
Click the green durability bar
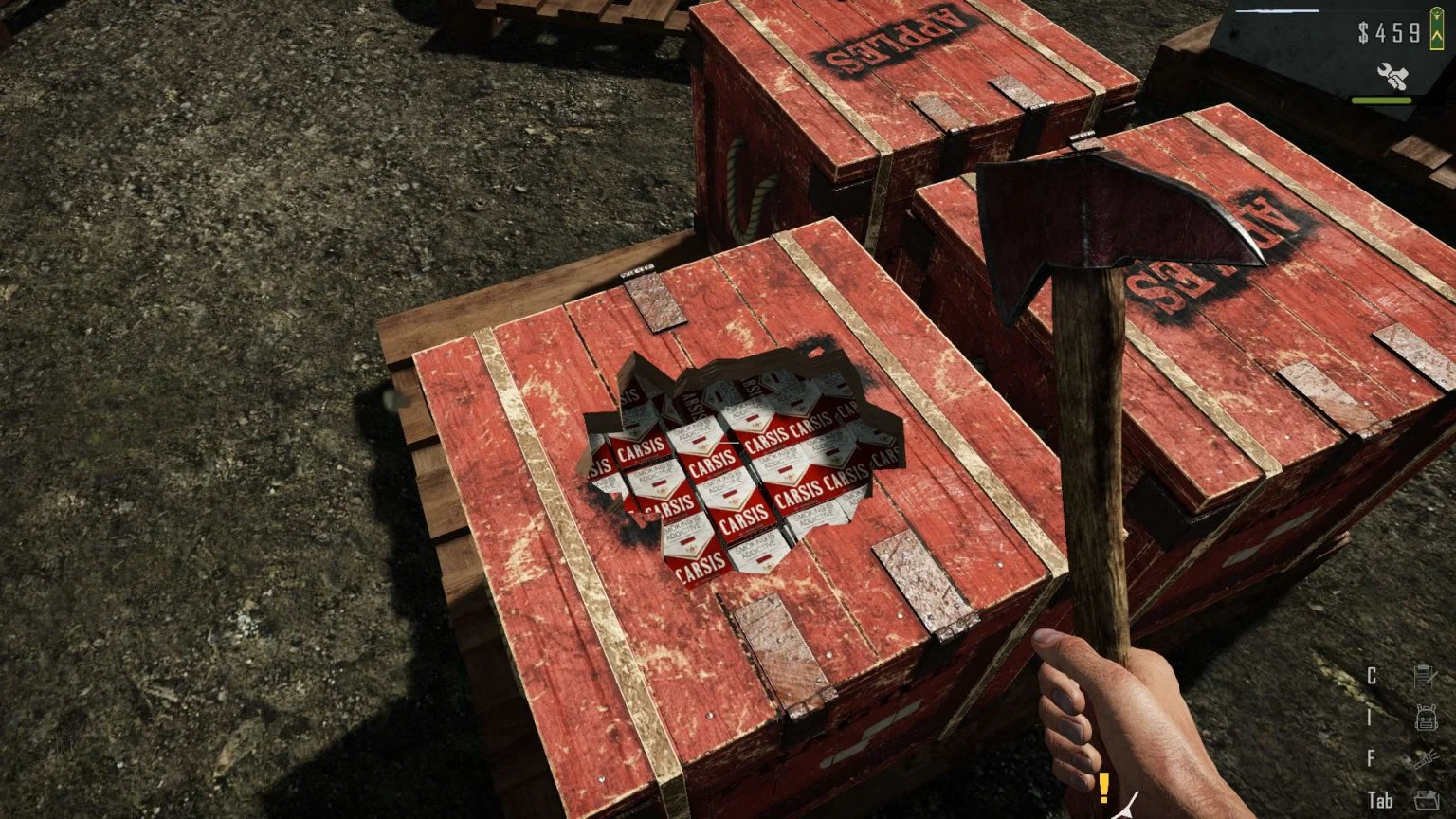point(1382,100)
